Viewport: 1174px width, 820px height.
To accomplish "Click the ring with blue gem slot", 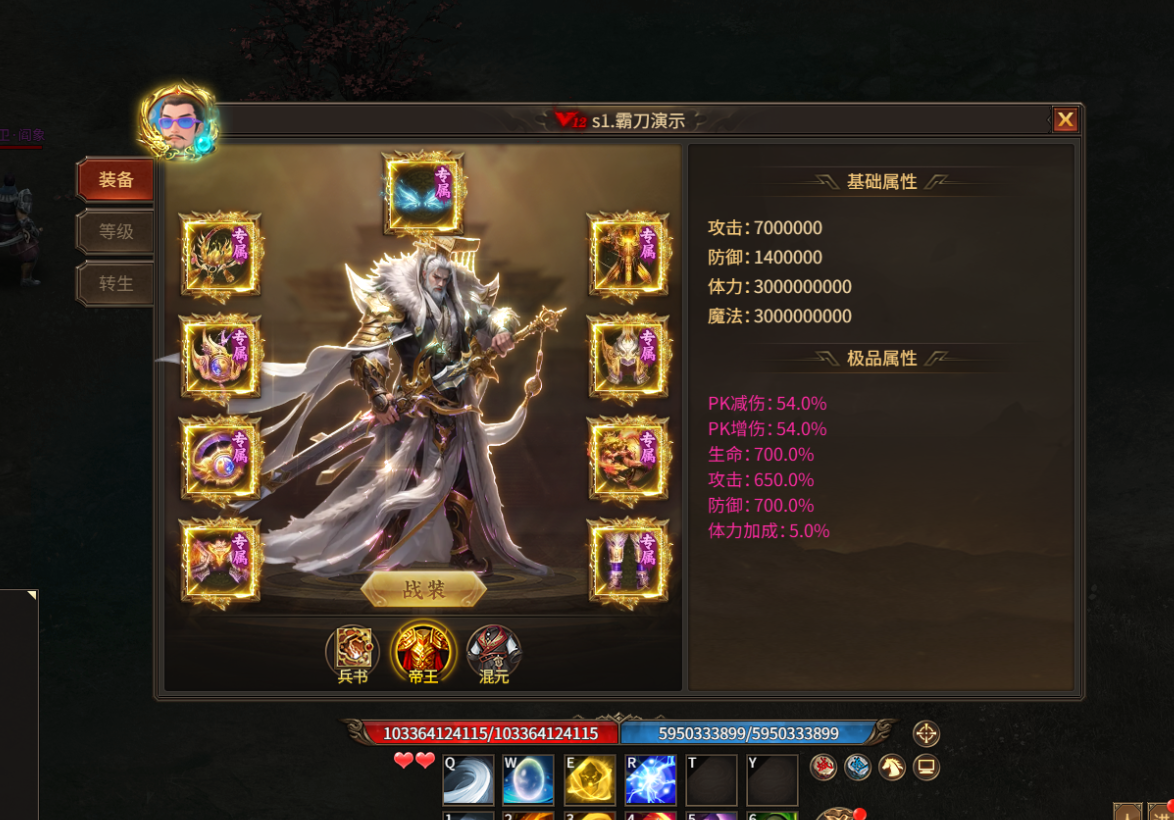I will coord(220,460).
